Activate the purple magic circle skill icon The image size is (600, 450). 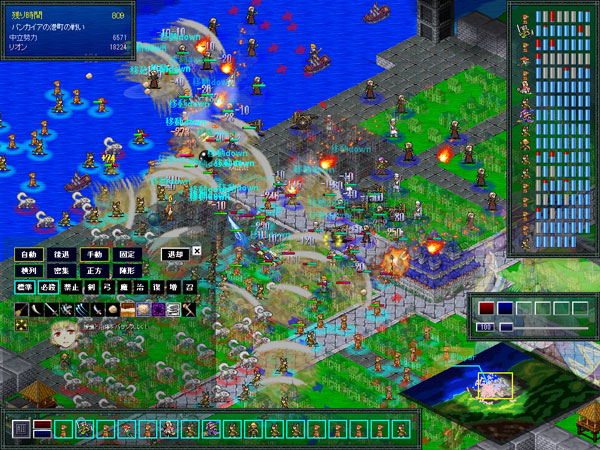158,311
